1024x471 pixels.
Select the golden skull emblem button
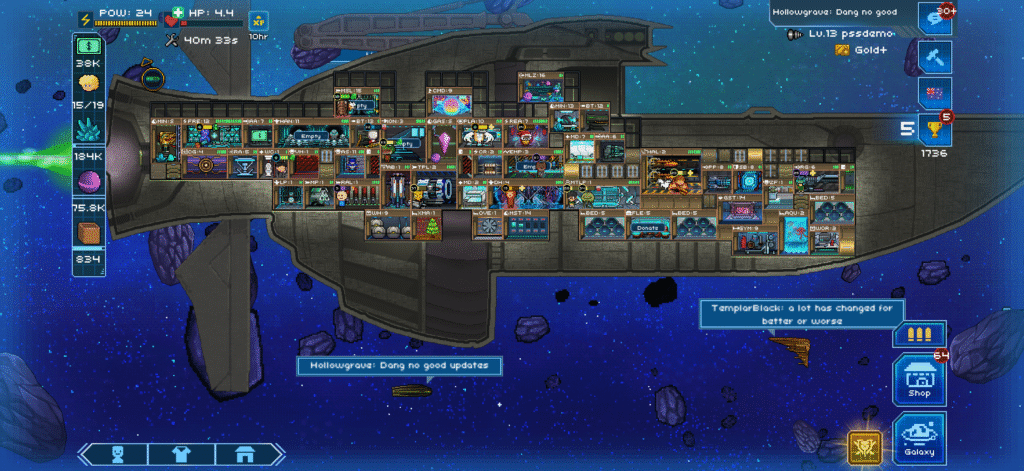(x=863, y=446)
